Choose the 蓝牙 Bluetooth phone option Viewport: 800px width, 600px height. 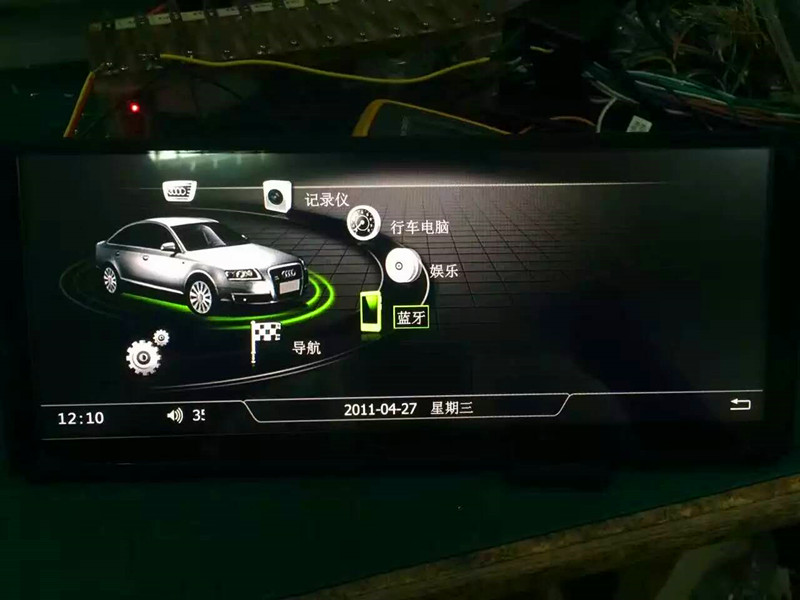pyautogui.click(x=372, y=313)
